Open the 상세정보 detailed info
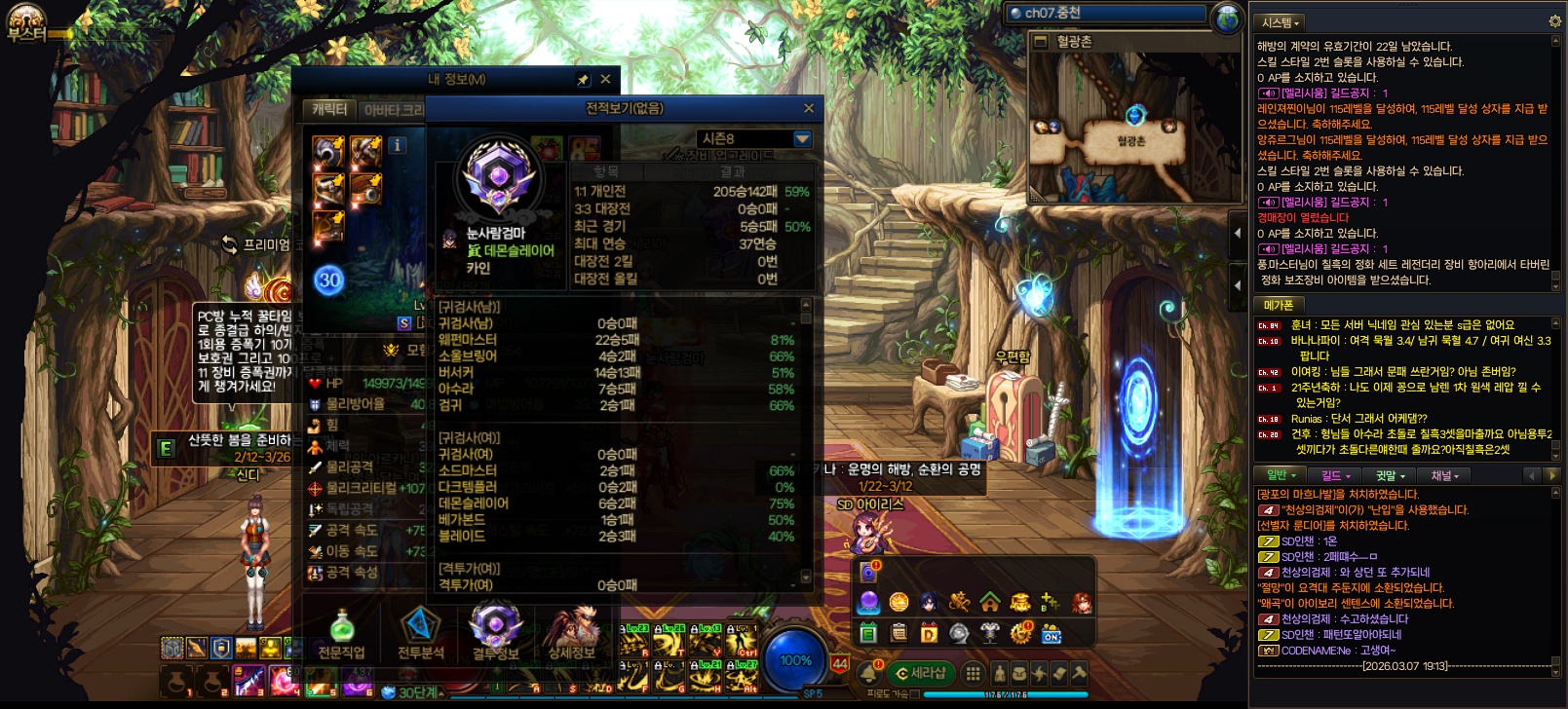Image resolution: width=1568 pixels, height=709 pixels. coord(572,634)
